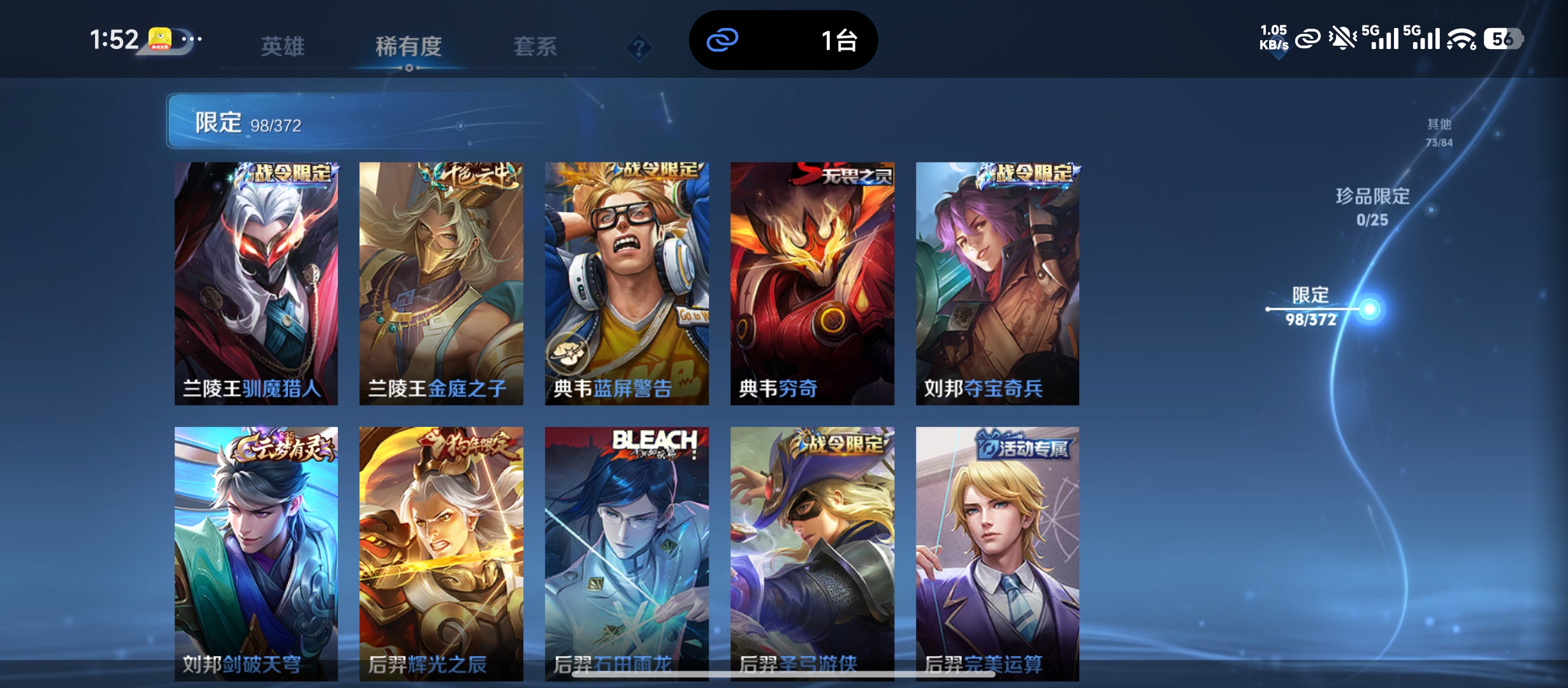
Task: View the 刘邦 夺宝奇兵 skin card
Action: coord(998,283)
